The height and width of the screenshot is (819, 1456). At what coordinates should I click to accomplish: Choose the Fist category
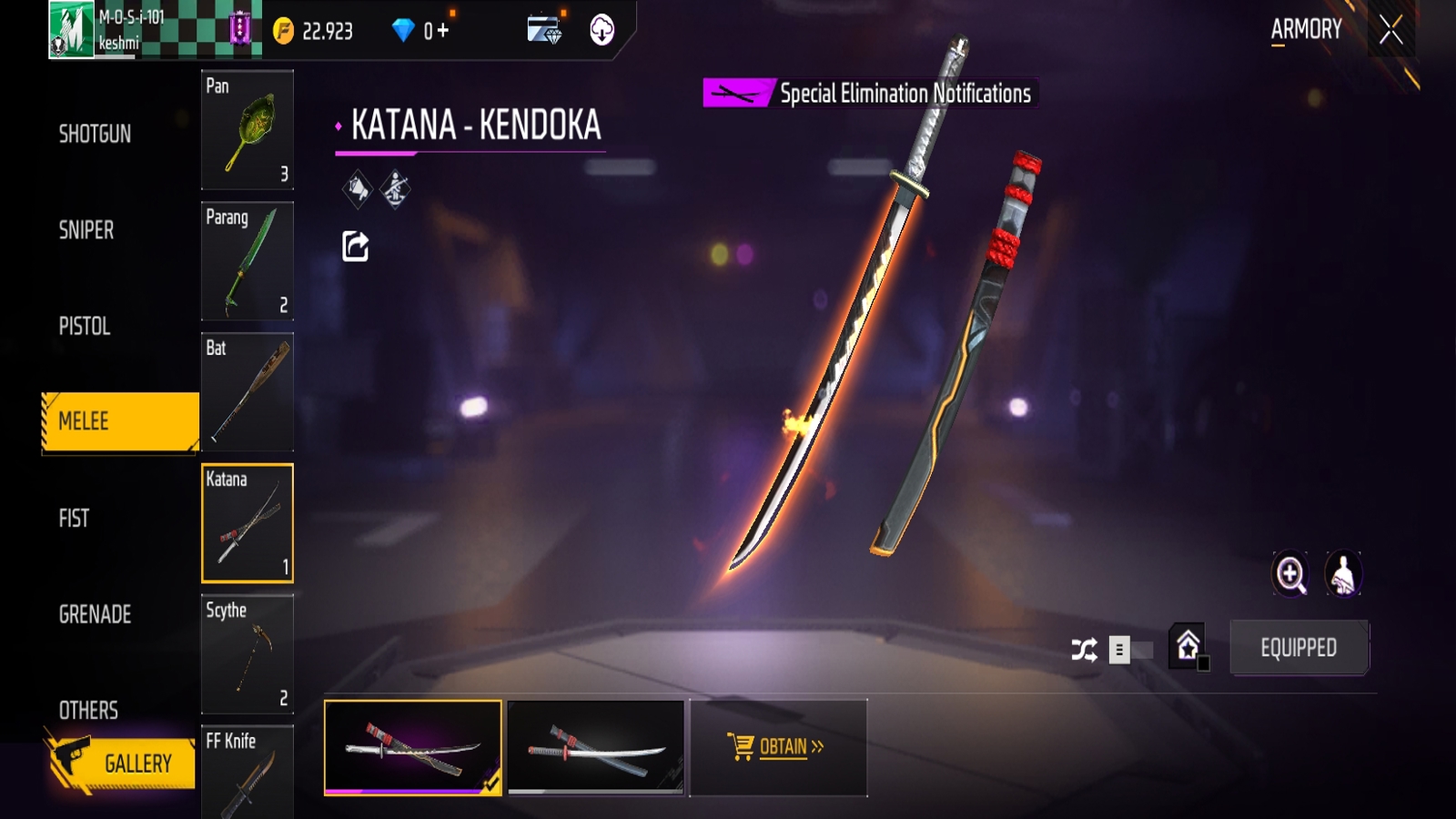pos(74,518)
